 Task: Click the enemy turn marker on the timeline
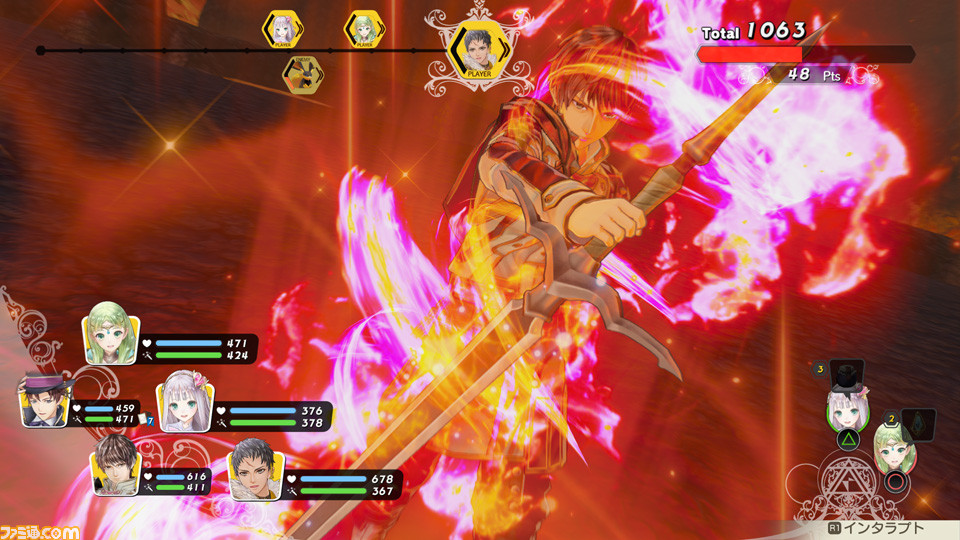[302, 74]
